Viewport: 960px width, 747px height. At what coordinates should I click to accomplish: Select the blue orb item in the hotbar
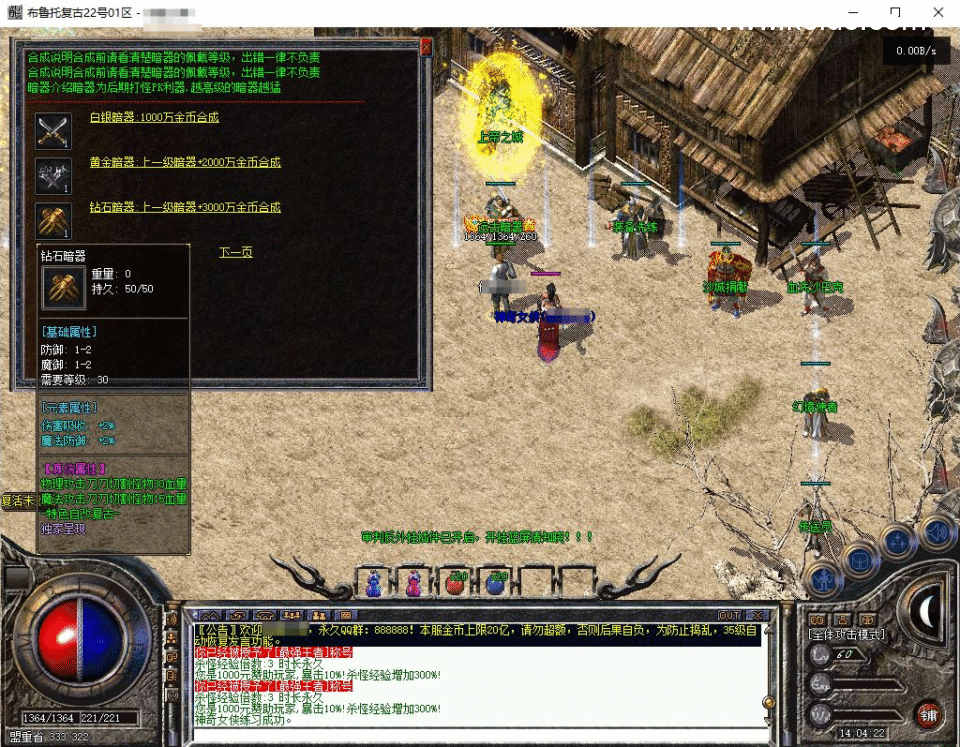497,582
